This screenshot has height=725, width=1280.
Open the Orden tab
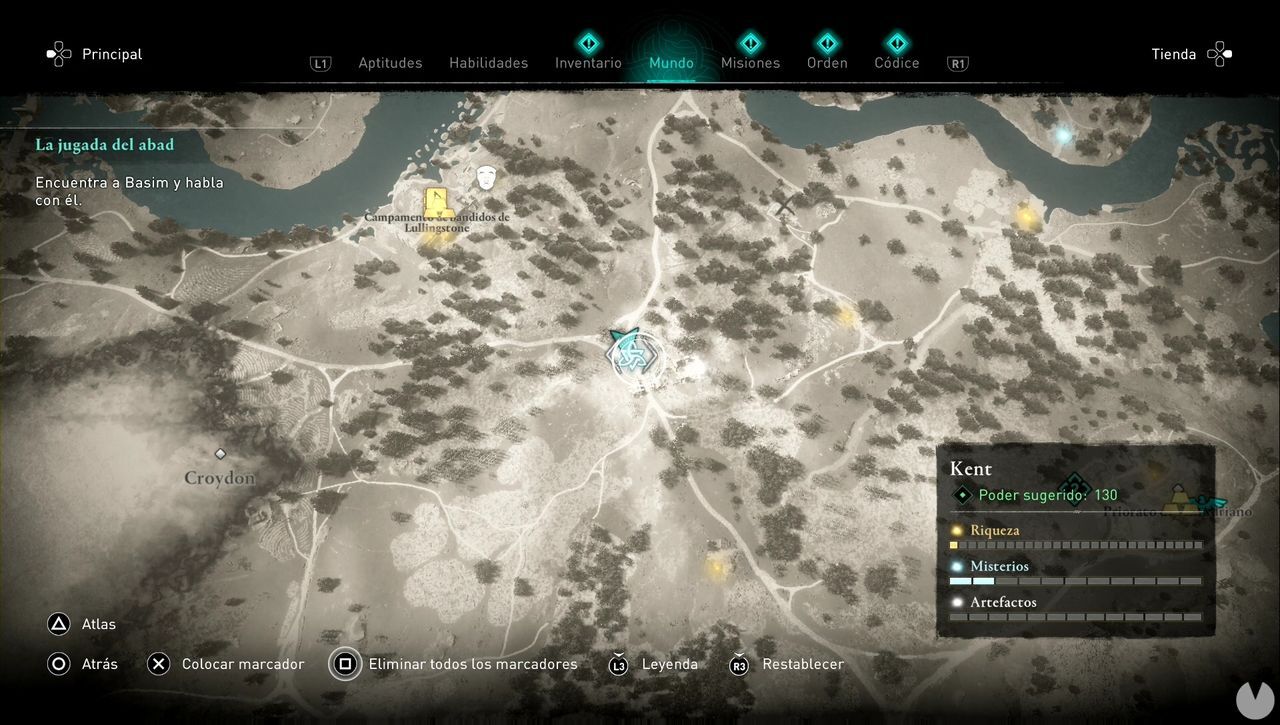827,63
